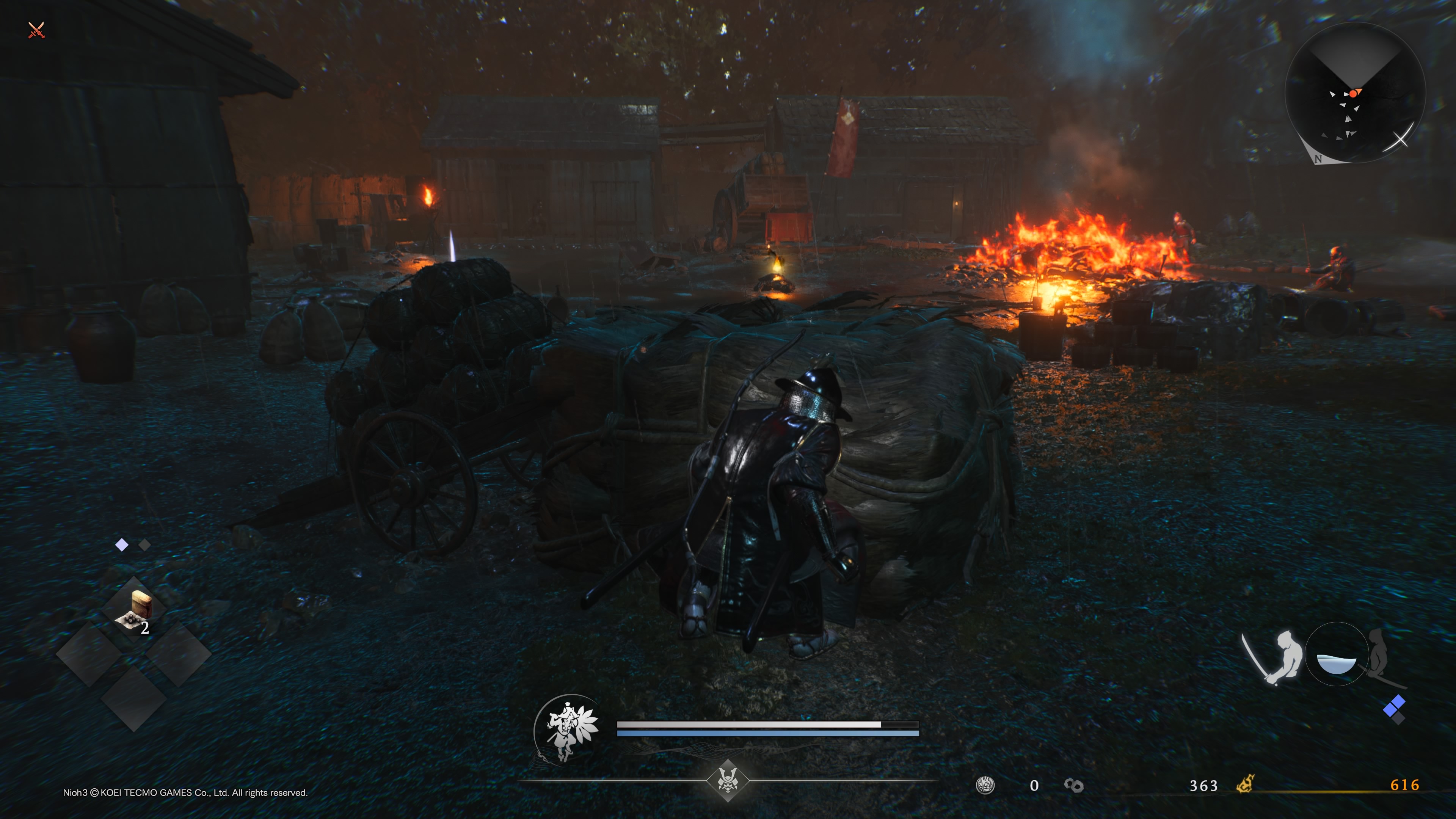Image resolution: width=1456 pixels, height=819 pixels.
Task: Select the golden amrita flame icon
Action: coord(1245,784)
